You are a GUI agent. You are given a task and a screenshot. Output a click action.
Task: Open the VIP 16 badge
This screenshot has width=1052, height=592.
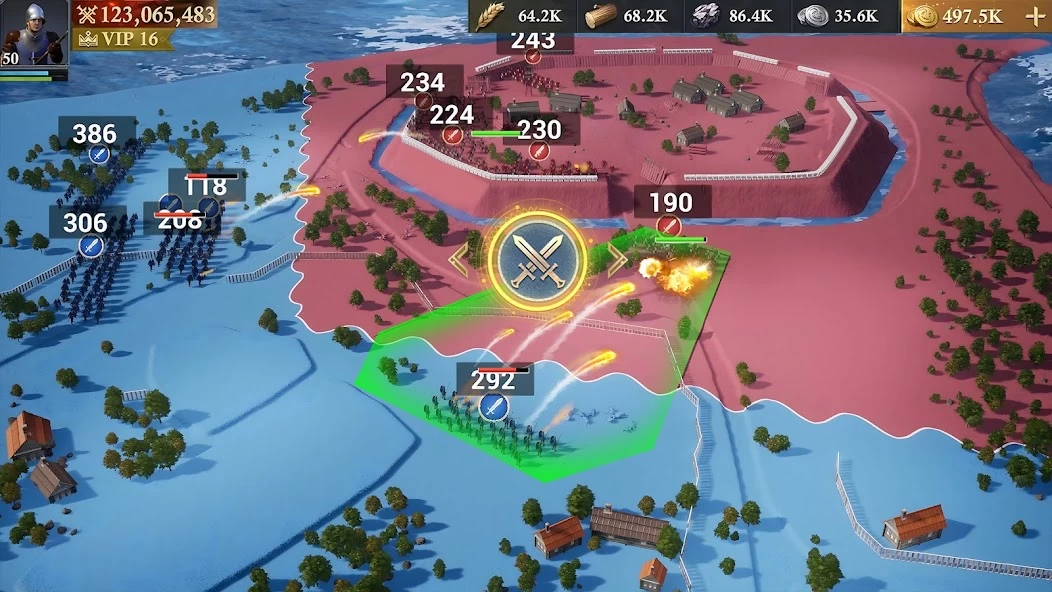click(x=119, y=39)
